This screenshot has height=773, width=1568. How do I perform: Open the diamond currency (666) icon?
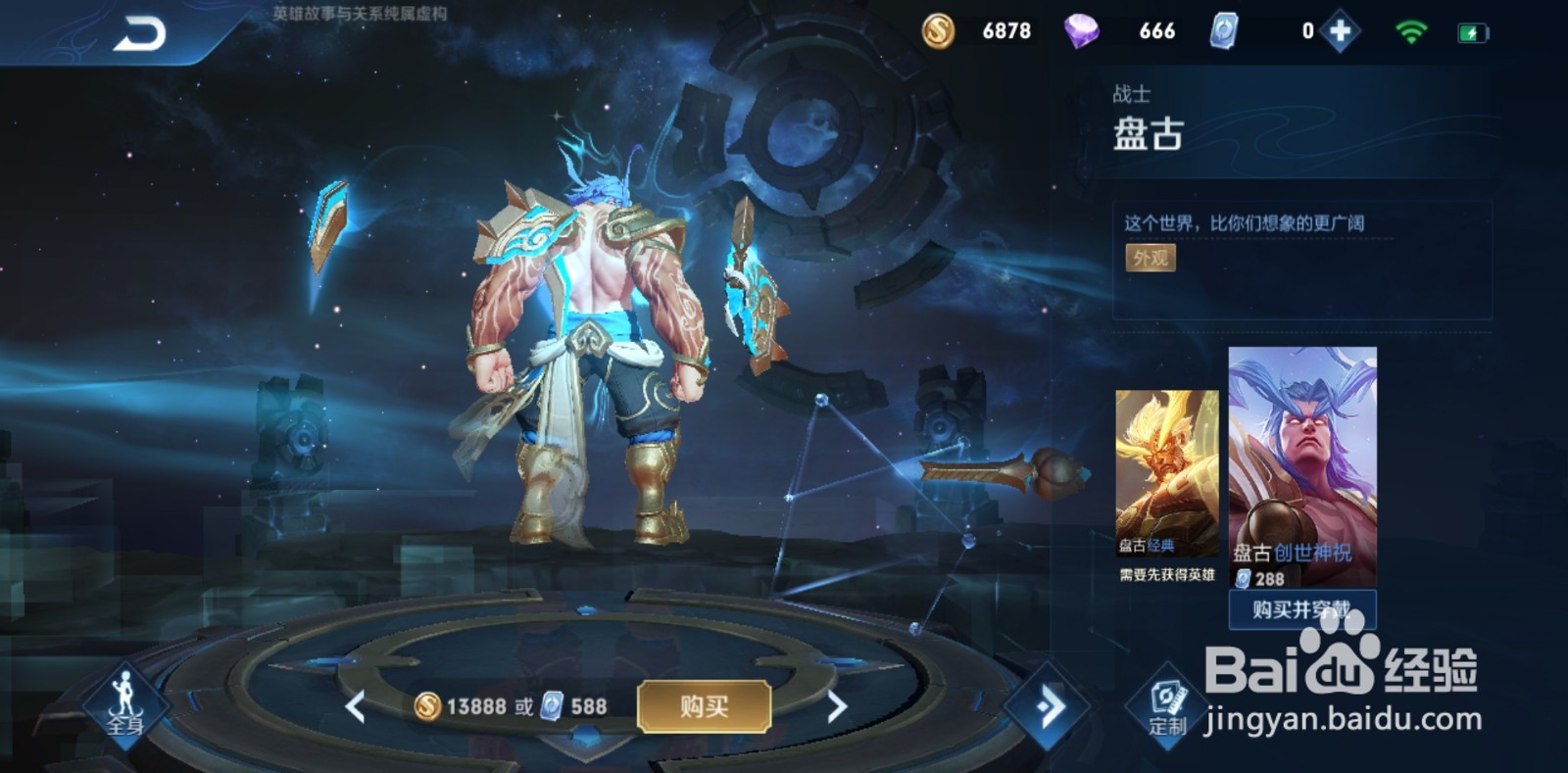pyautogui.click(x=1085, y=30)
